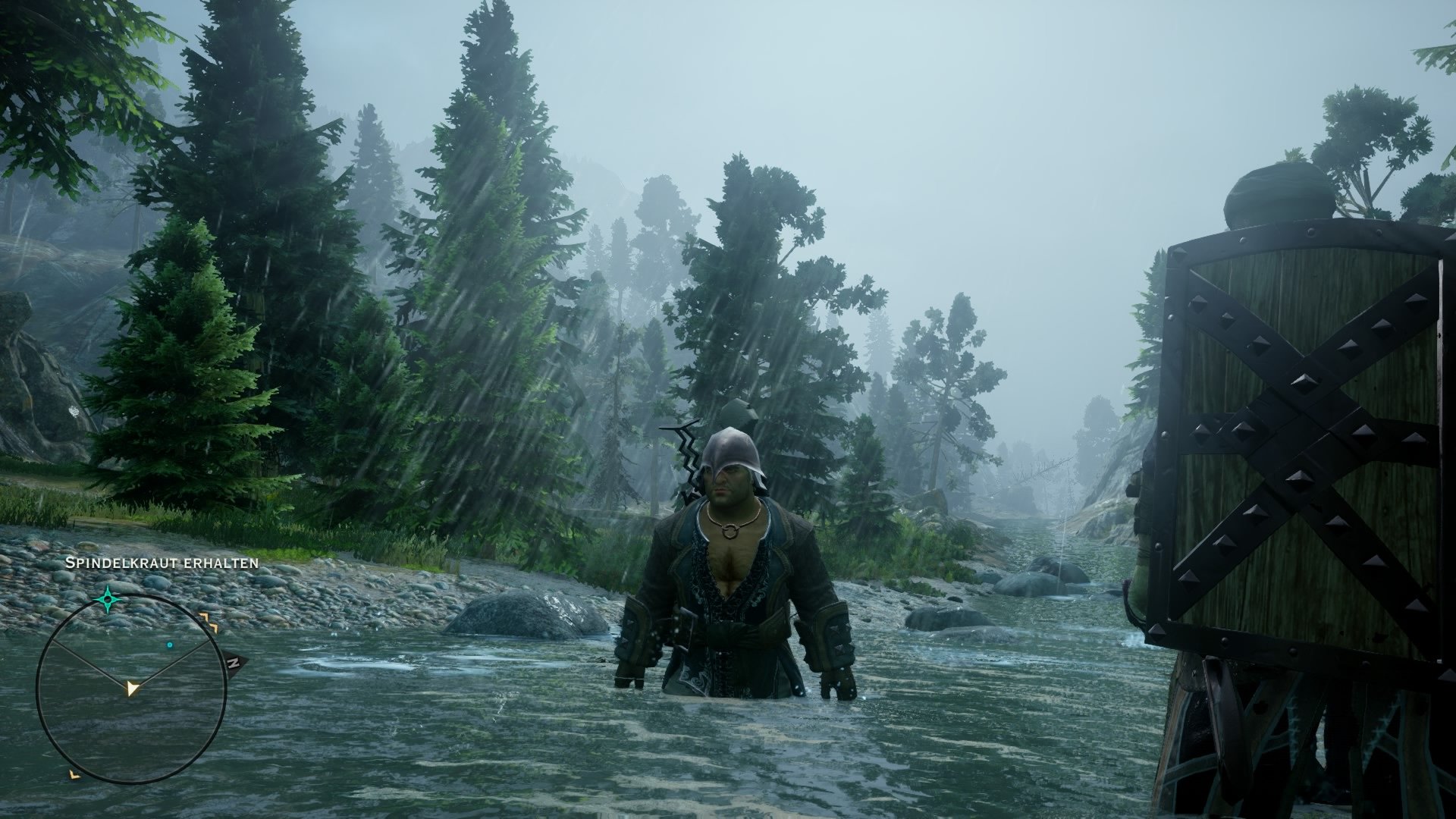The width and height of the screenshot is (1456, 819).
Task: Click the Spindelkraut erhalten notification text
Action: click(162, 564)
